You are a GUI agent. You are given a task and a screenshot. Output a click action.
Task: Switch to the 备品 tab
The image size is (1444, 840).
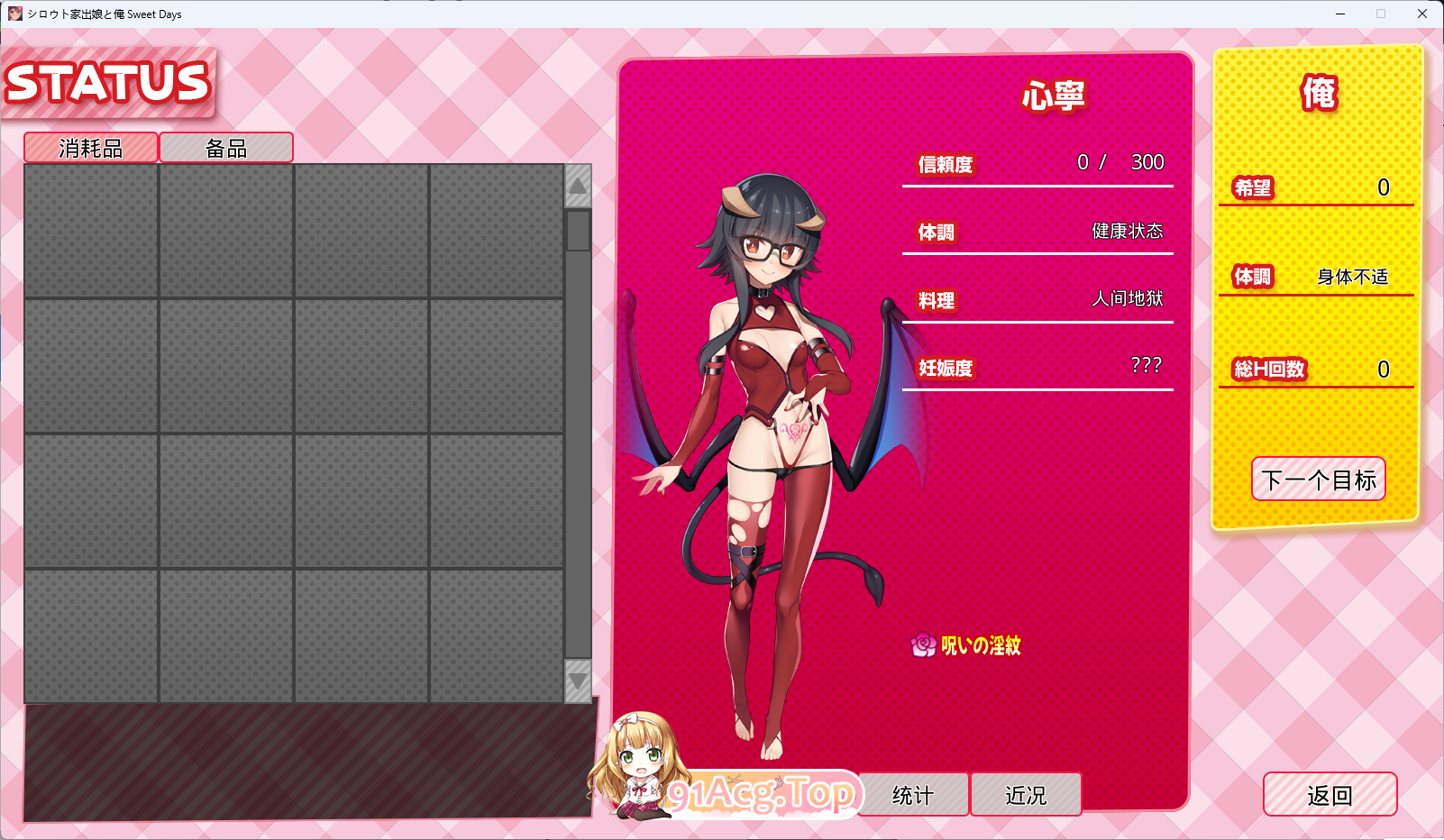pos(225,147)
